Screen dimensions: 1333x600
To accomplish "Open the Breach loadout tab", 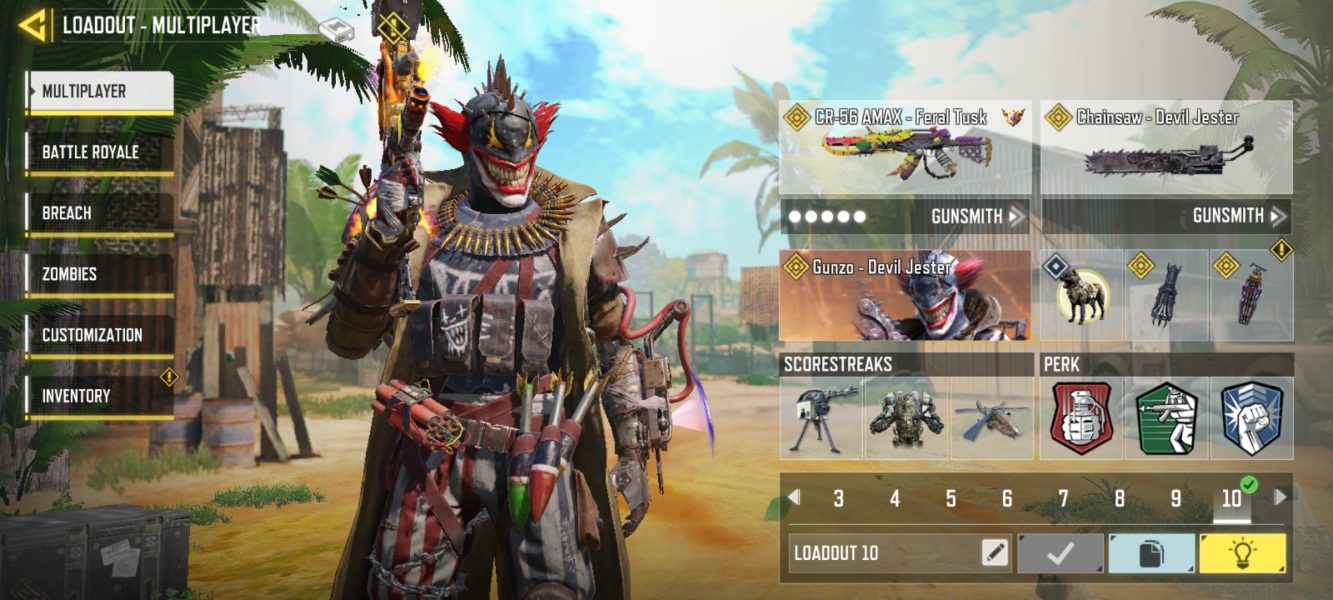I will 99,213.
